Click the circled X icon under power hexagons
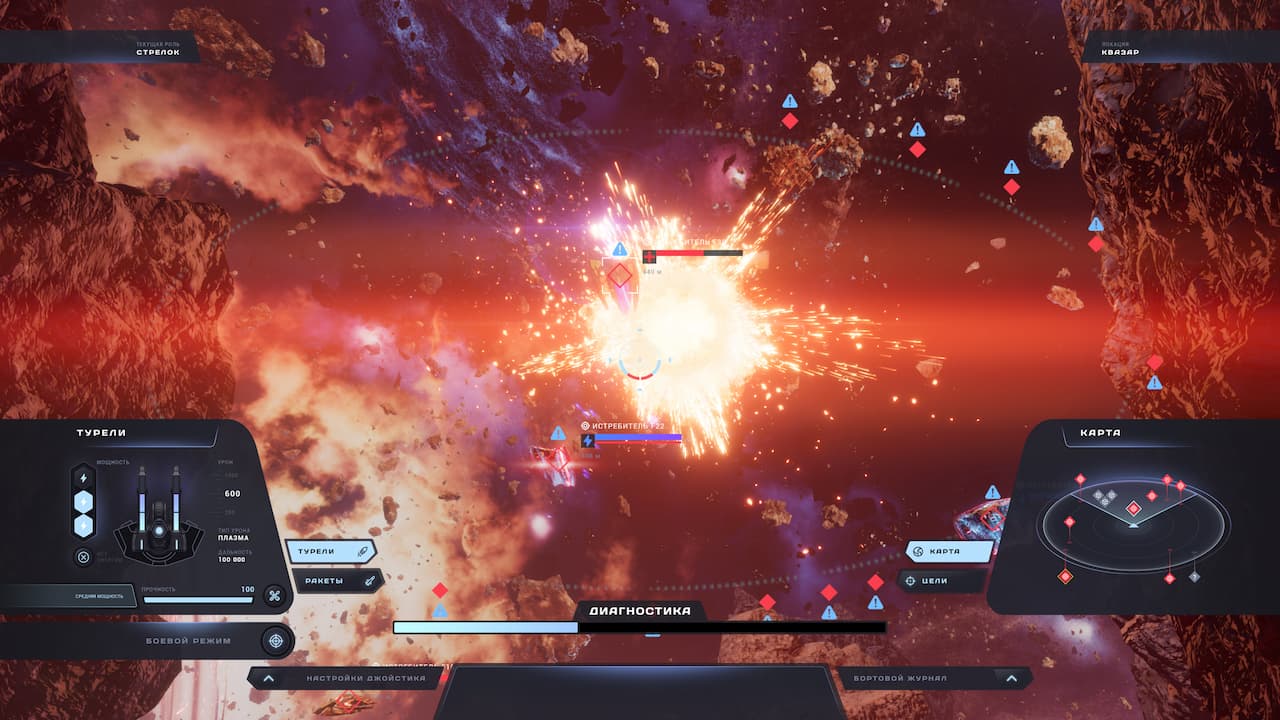This screenshot has width=1280, height=720. pos(83,557)
